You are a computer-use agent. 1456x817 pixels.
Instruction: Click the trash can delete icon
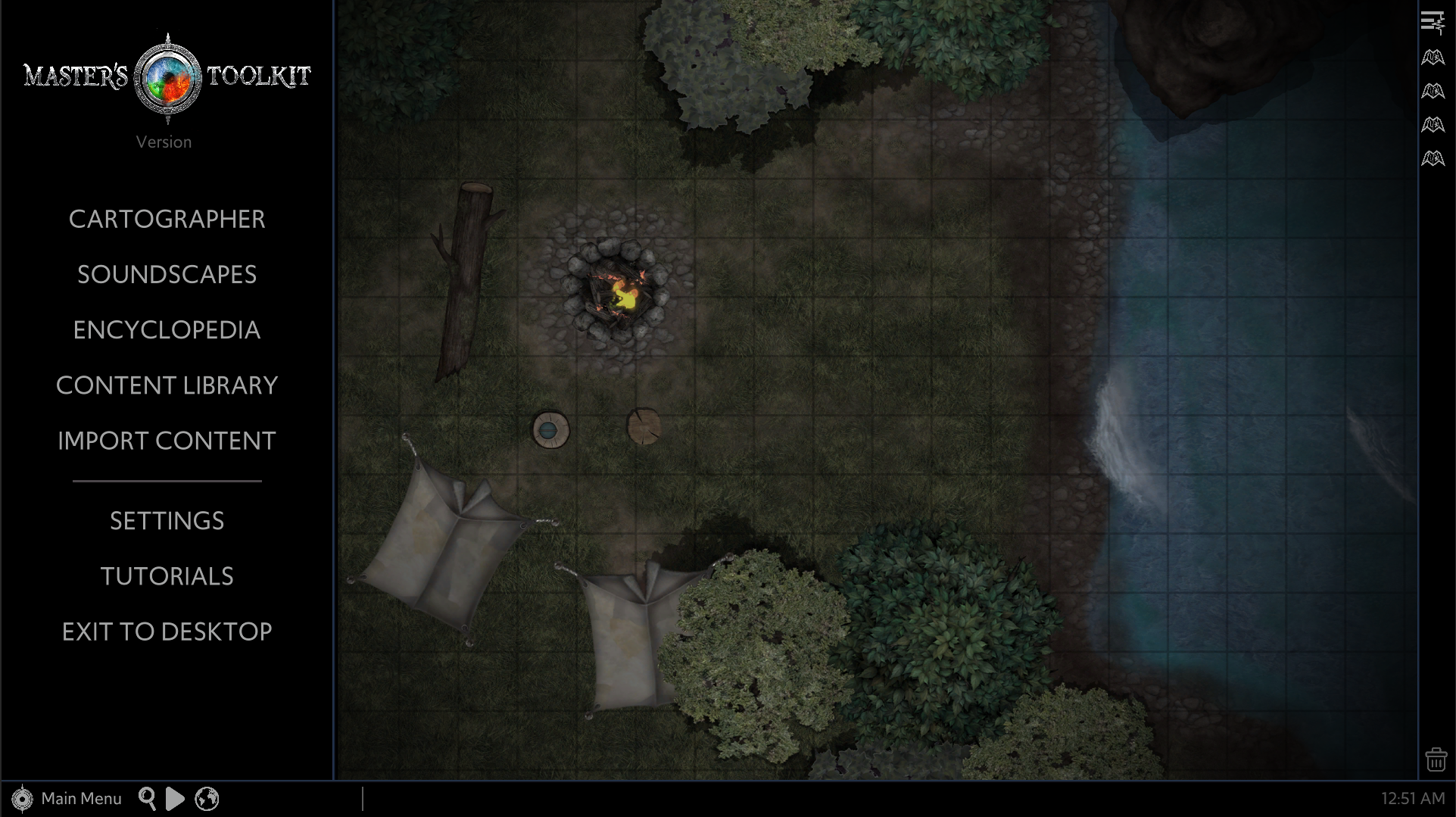tap(1436, 759)
